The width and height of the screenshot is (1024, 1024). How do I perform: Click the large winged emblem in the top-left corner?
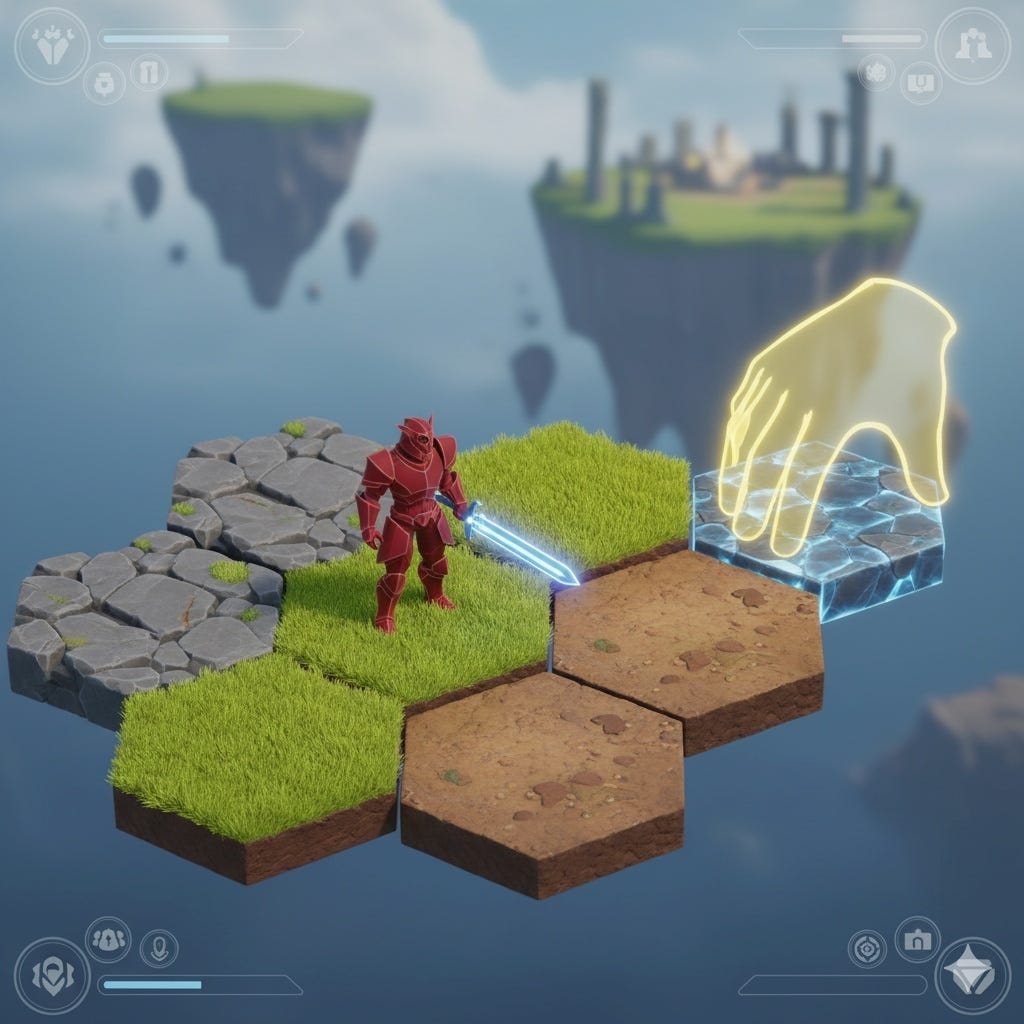(x=52, y=46)
